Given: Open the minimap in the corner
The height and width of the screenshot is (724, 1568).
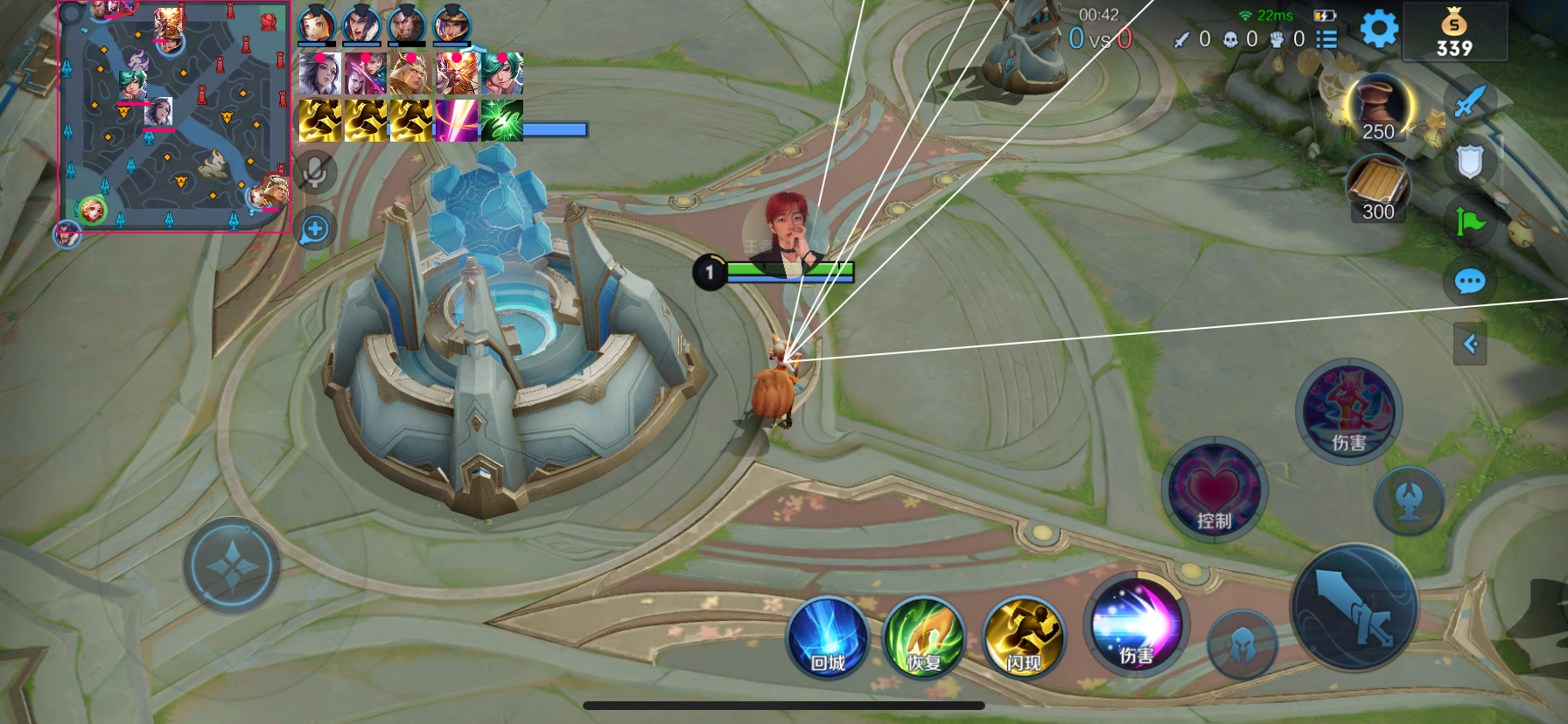Looking at the screenshot, I should click(x=173, y=116).
